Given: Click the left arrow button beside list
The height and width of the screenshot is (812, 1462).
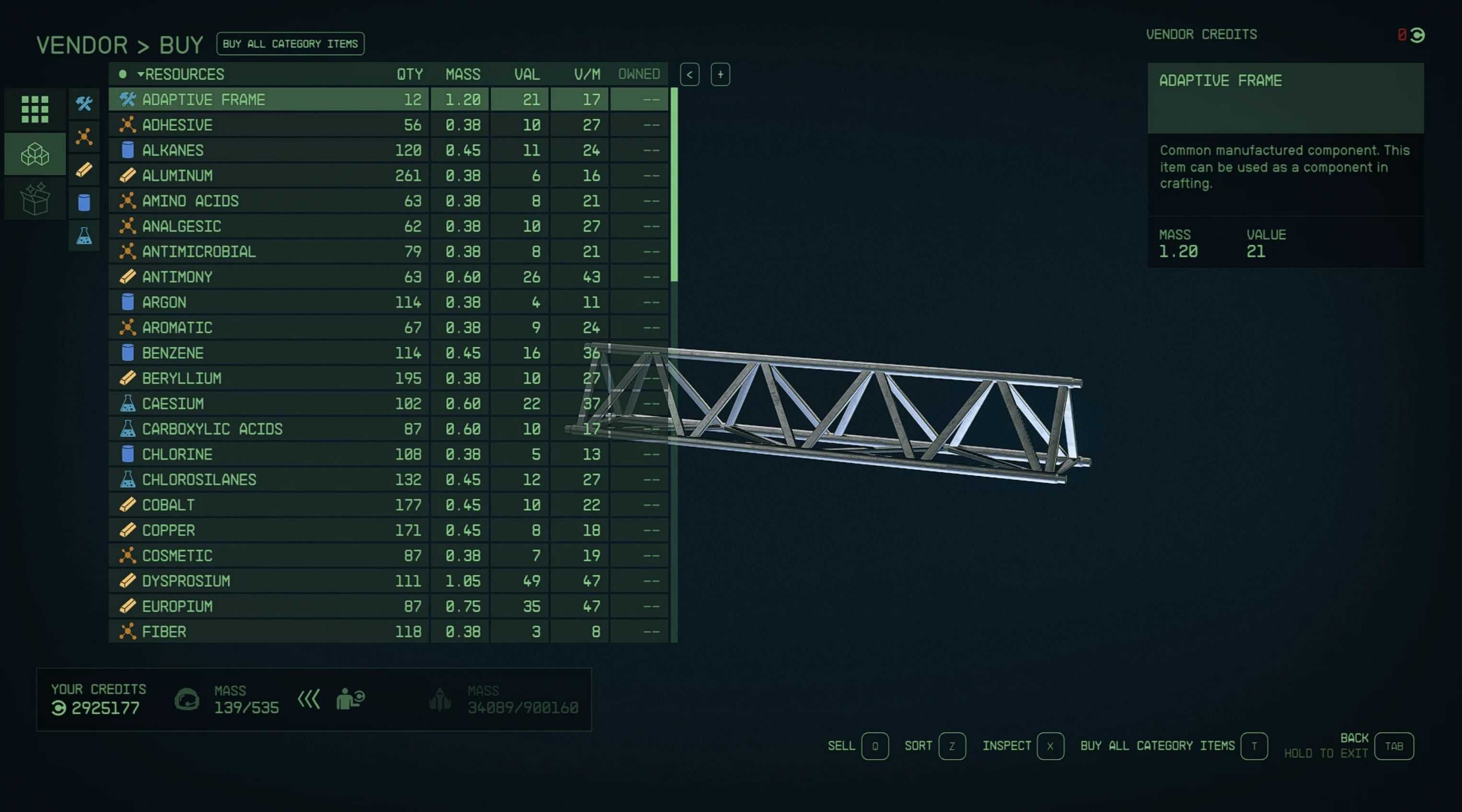Looking at the screenshot, I should click(689, 74).
